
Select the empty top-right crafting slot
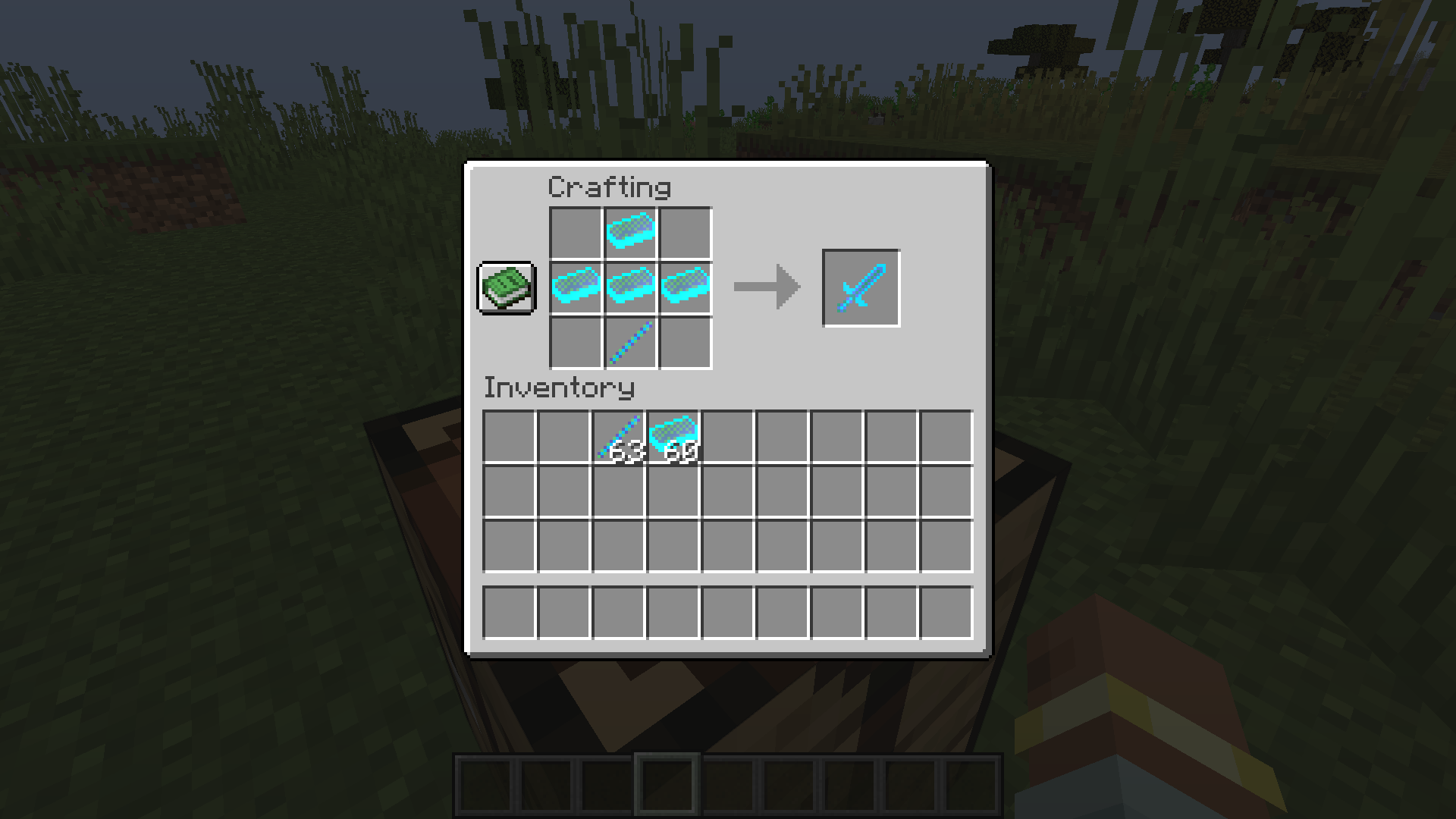[x=686, y=231]
